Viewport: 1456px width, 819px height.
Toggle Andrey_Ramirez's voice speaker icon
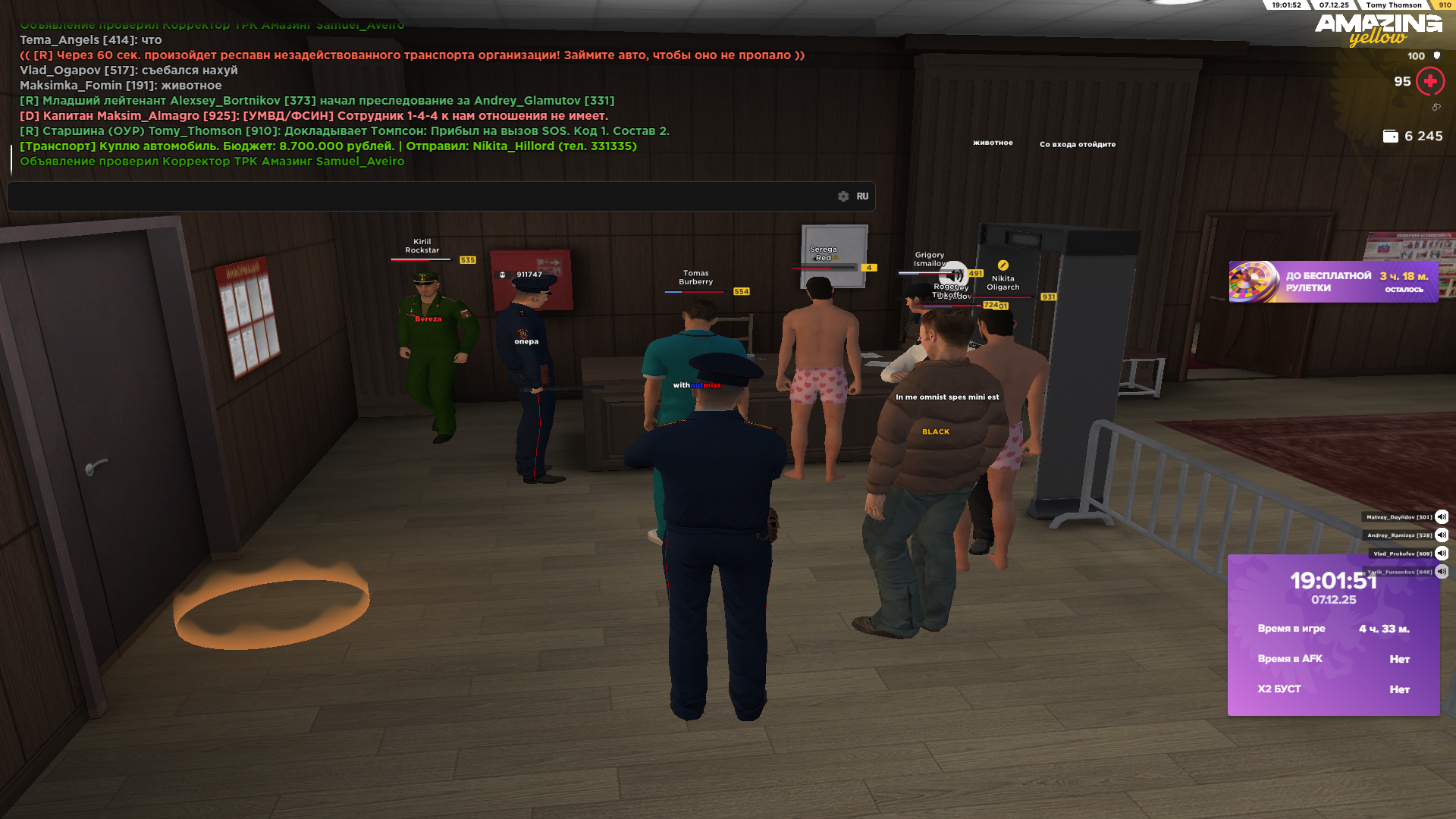[1442, 535]
